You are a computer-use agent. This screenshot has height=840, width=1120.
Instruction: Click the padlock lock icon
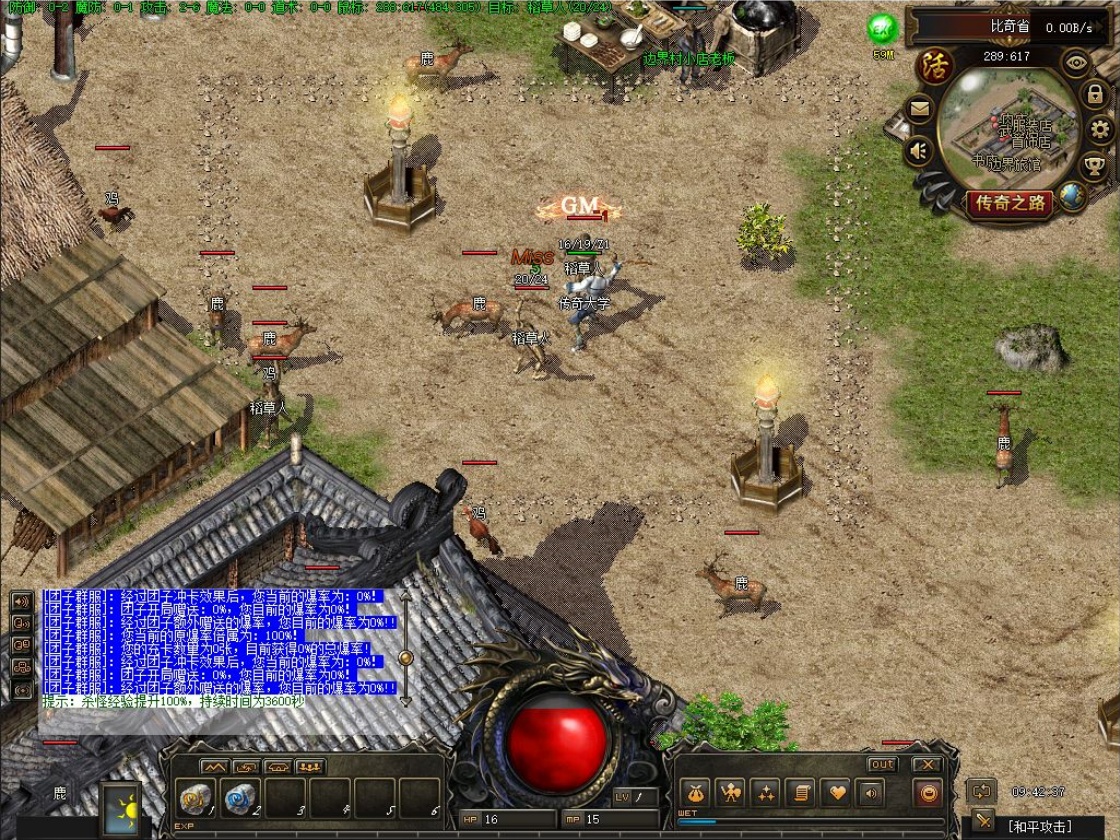pos(1095,96)
